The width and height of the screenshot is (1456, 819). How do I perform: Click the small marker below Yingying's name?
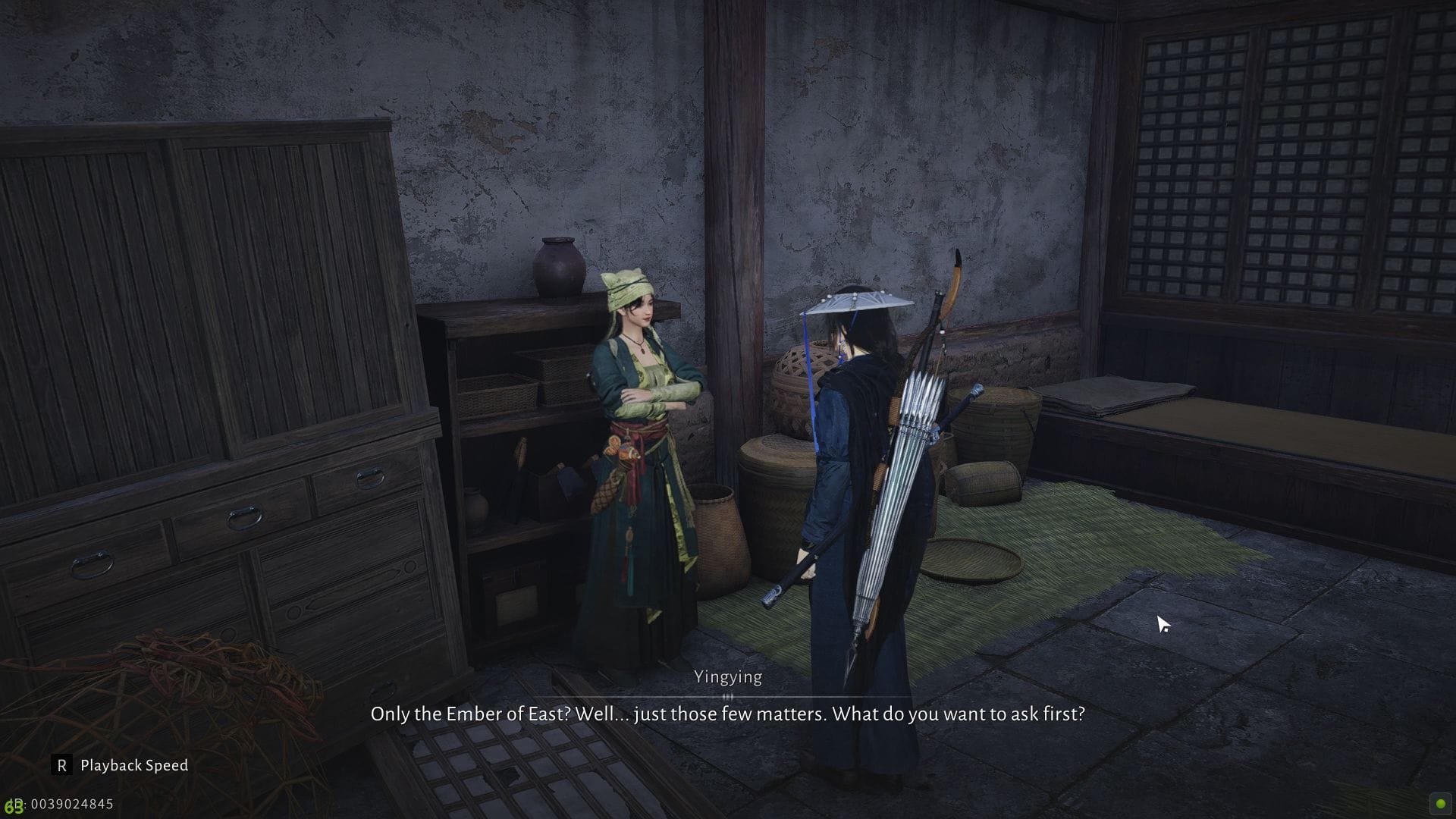point(727,695)
